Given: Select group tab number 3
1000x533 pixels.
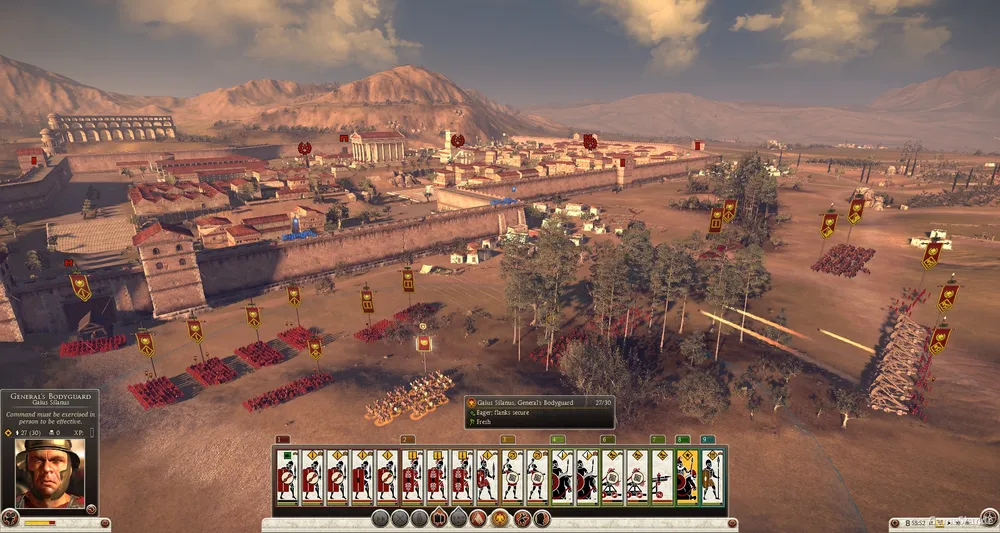Looking at the screenshot, I should point(507,439).
